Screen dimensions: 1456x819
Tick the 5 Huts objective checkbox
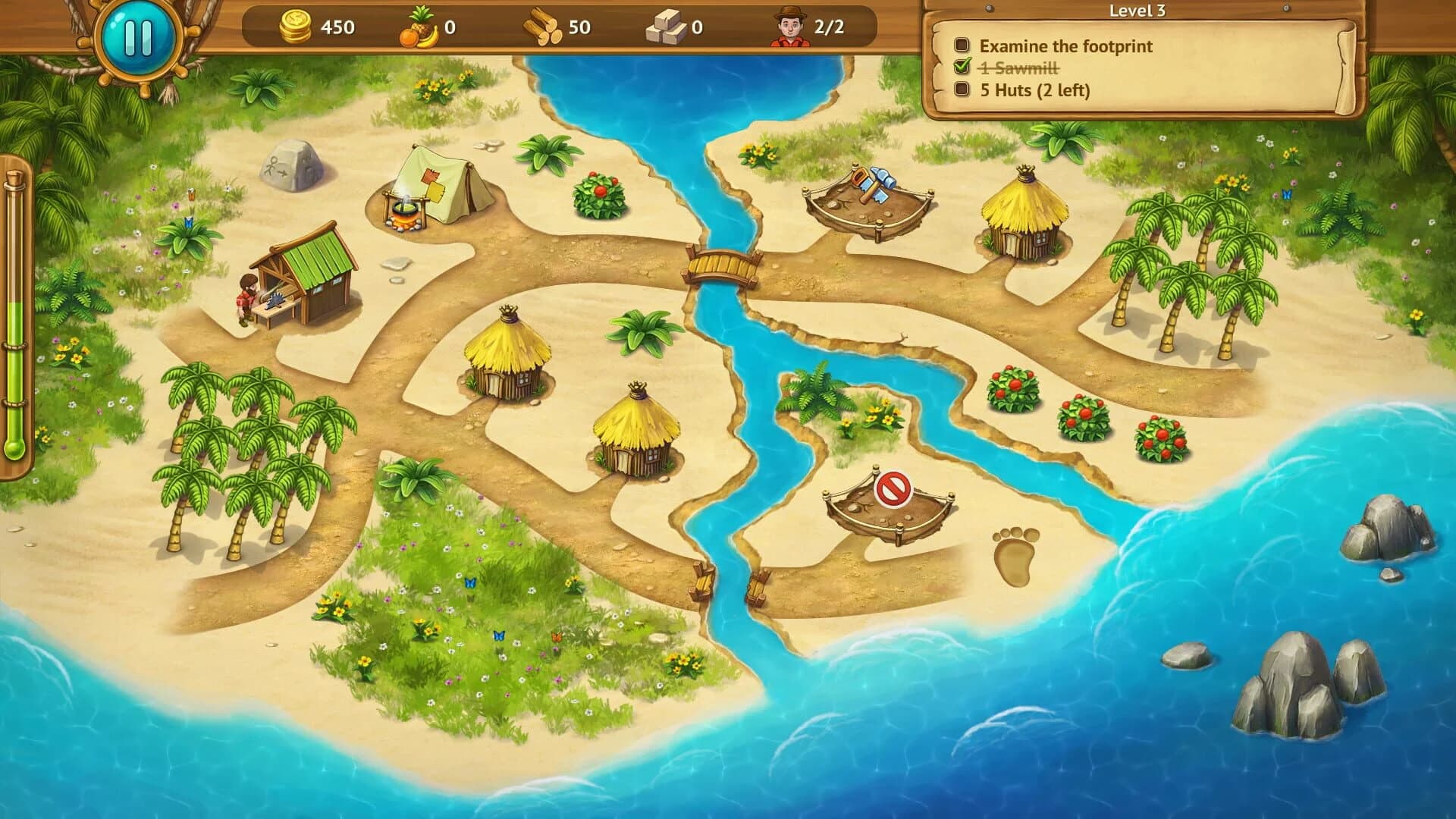pos(962,91)
